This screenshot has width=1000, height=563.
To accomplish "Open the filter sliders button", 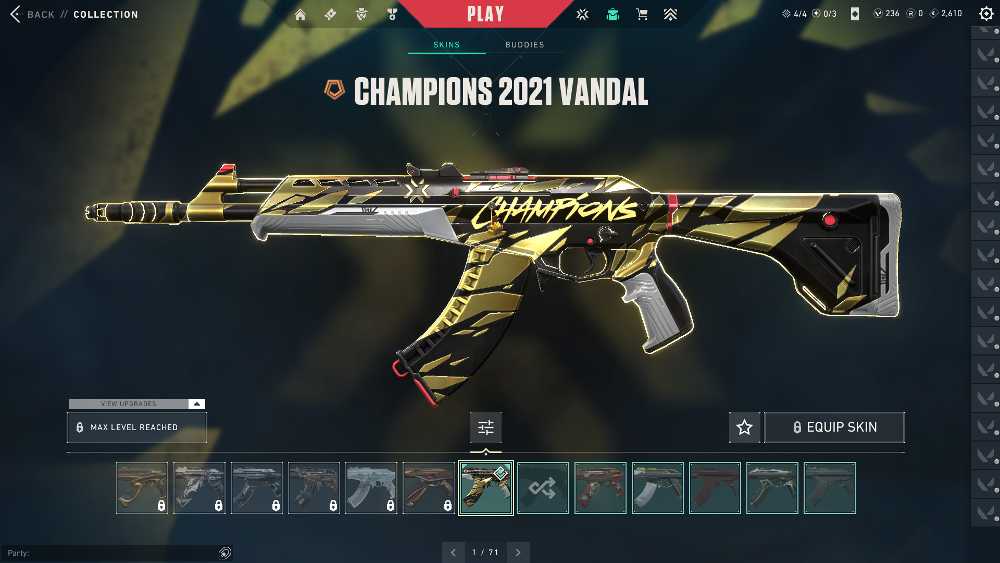I will click(486, 427).
